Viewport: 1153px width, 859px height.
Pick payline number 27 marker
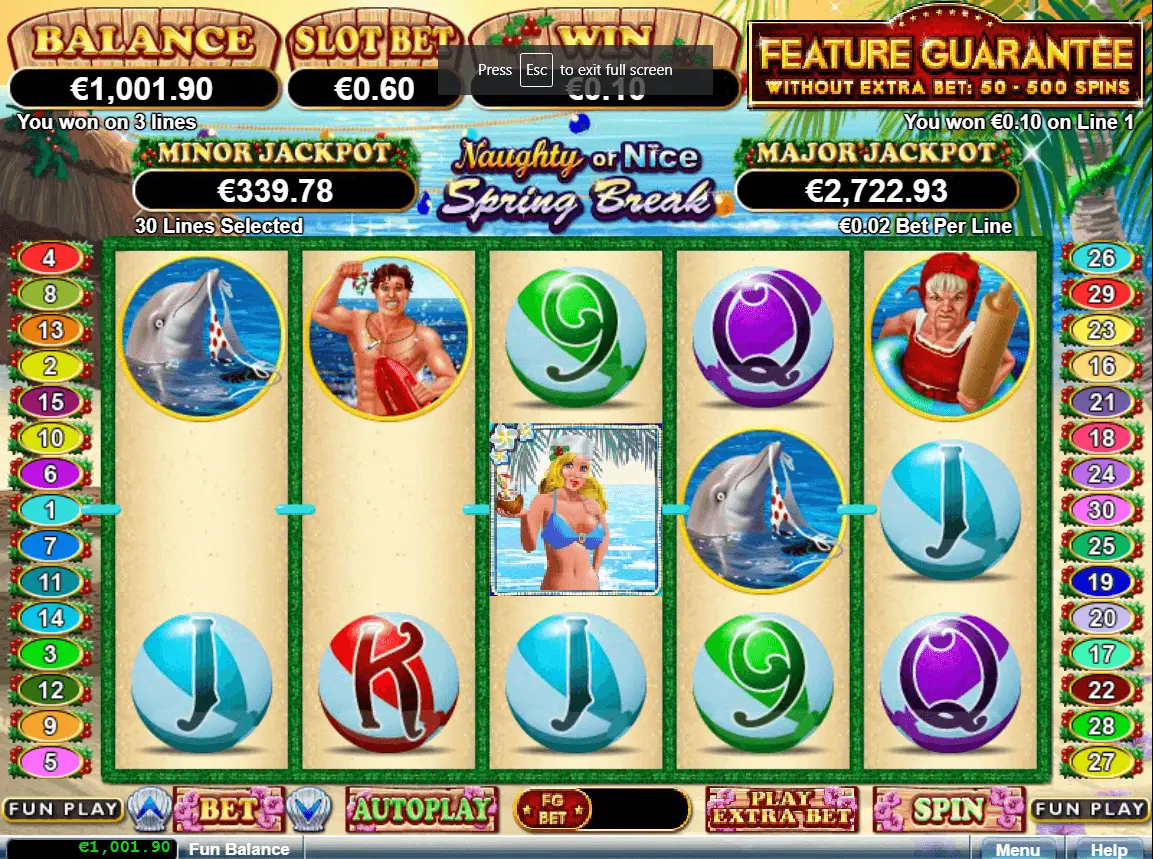(x=1101, y=761)
